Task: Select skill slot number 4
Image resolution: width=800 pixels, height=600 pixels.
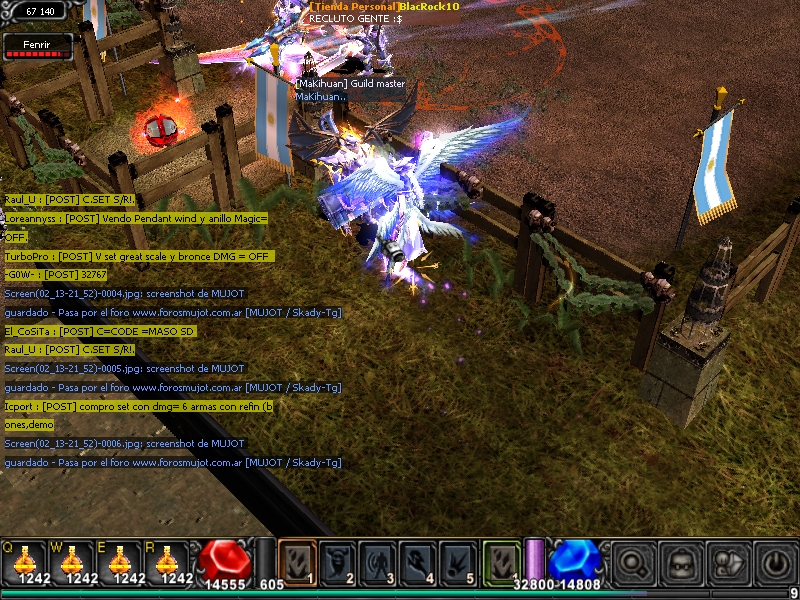Action: [418, 561]
